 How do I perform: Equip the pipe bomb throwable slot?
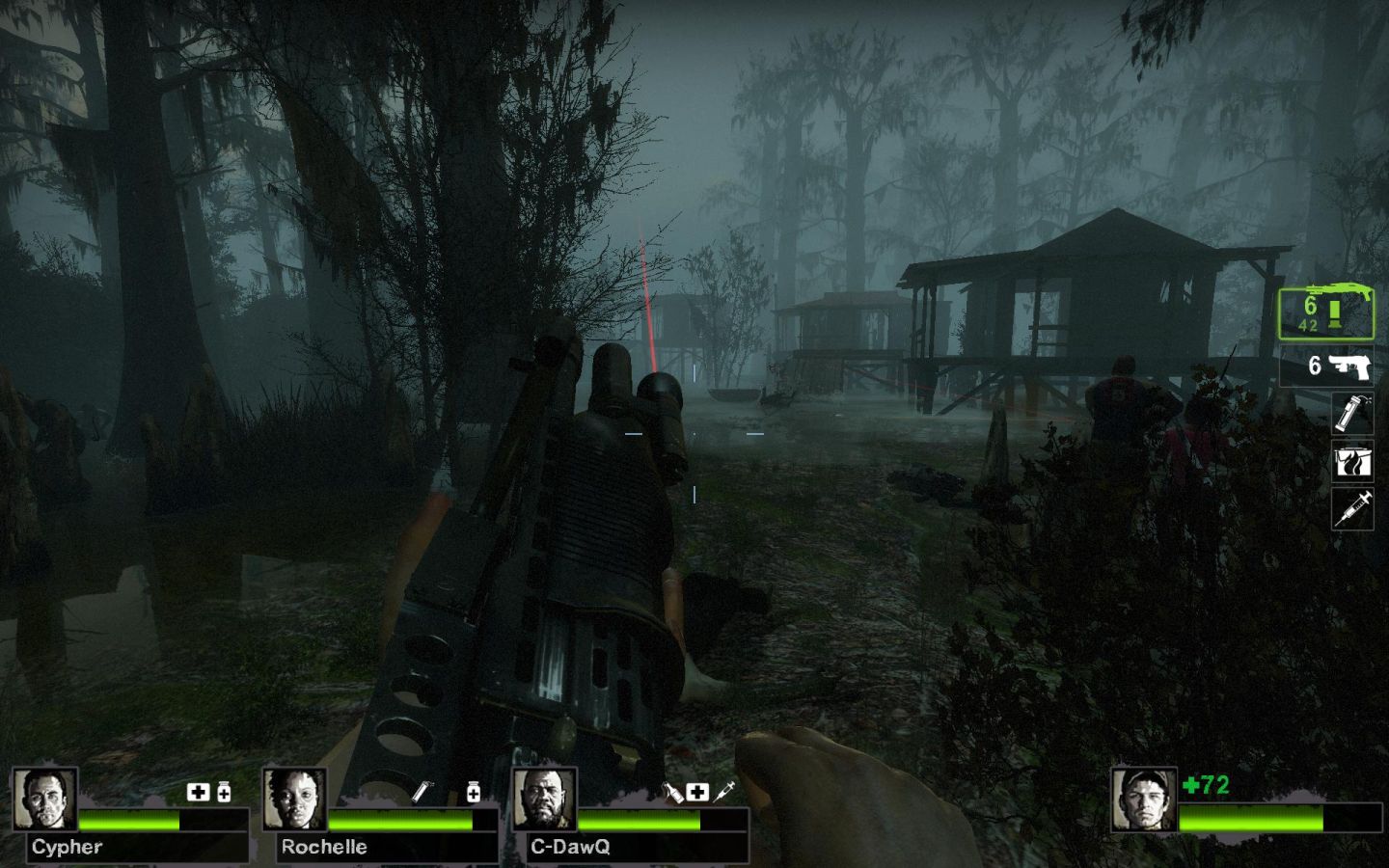pyautogui.click(x=1352, y=413)
